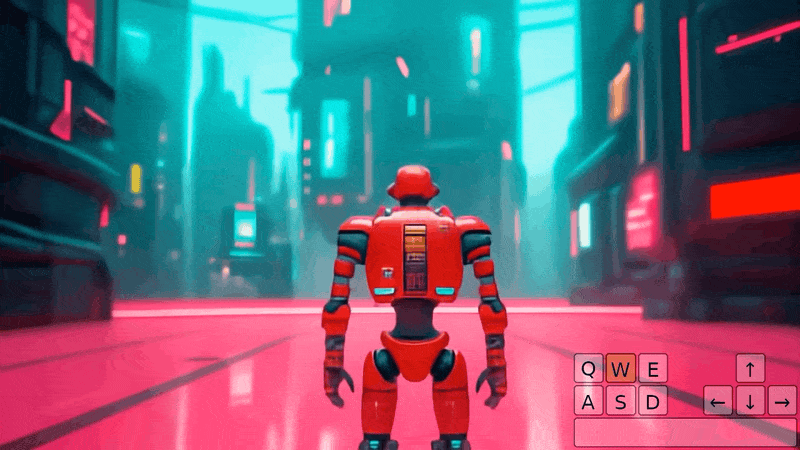
Task: Click the down arrow button
Action: coord(750,401)
